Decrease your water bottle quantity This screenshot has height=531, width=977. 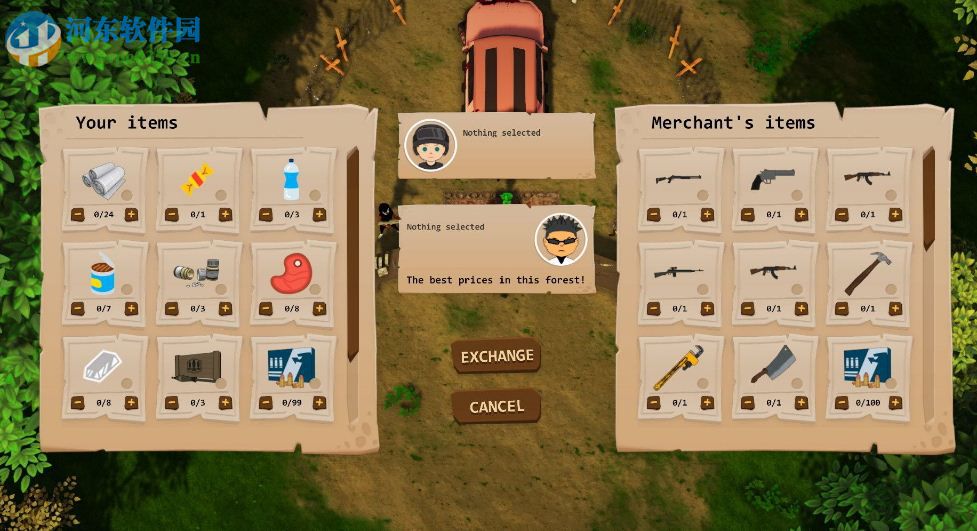pyautogui.click(x=266, y=214)
